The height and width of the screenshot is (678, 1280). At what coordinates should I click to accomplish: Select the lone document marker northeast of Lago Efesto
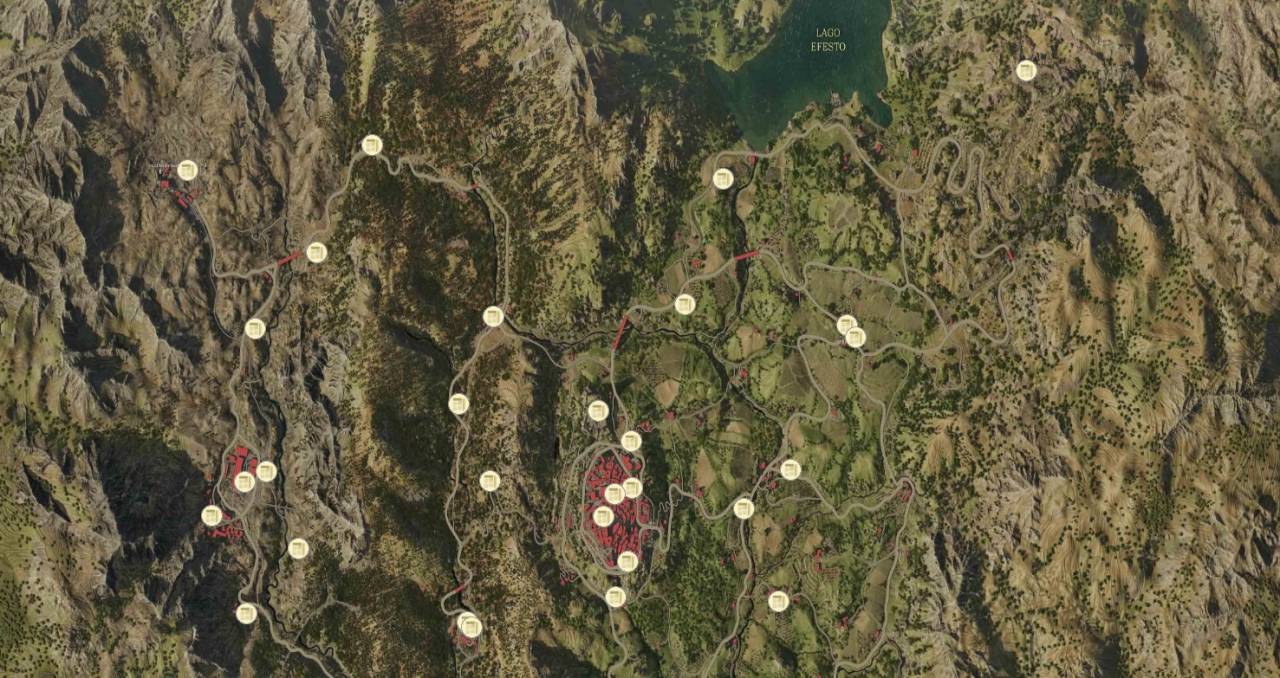click(1026, 71)
